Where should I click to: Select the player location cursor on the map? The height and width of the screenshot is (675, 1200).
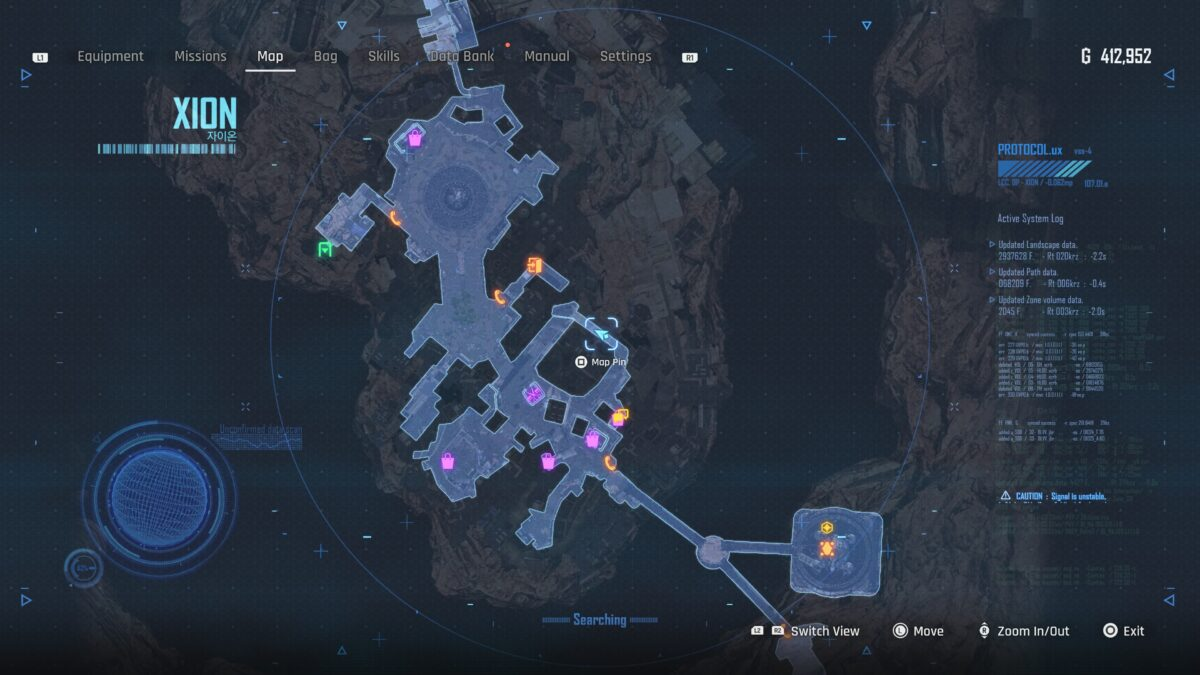pos(602,334)
